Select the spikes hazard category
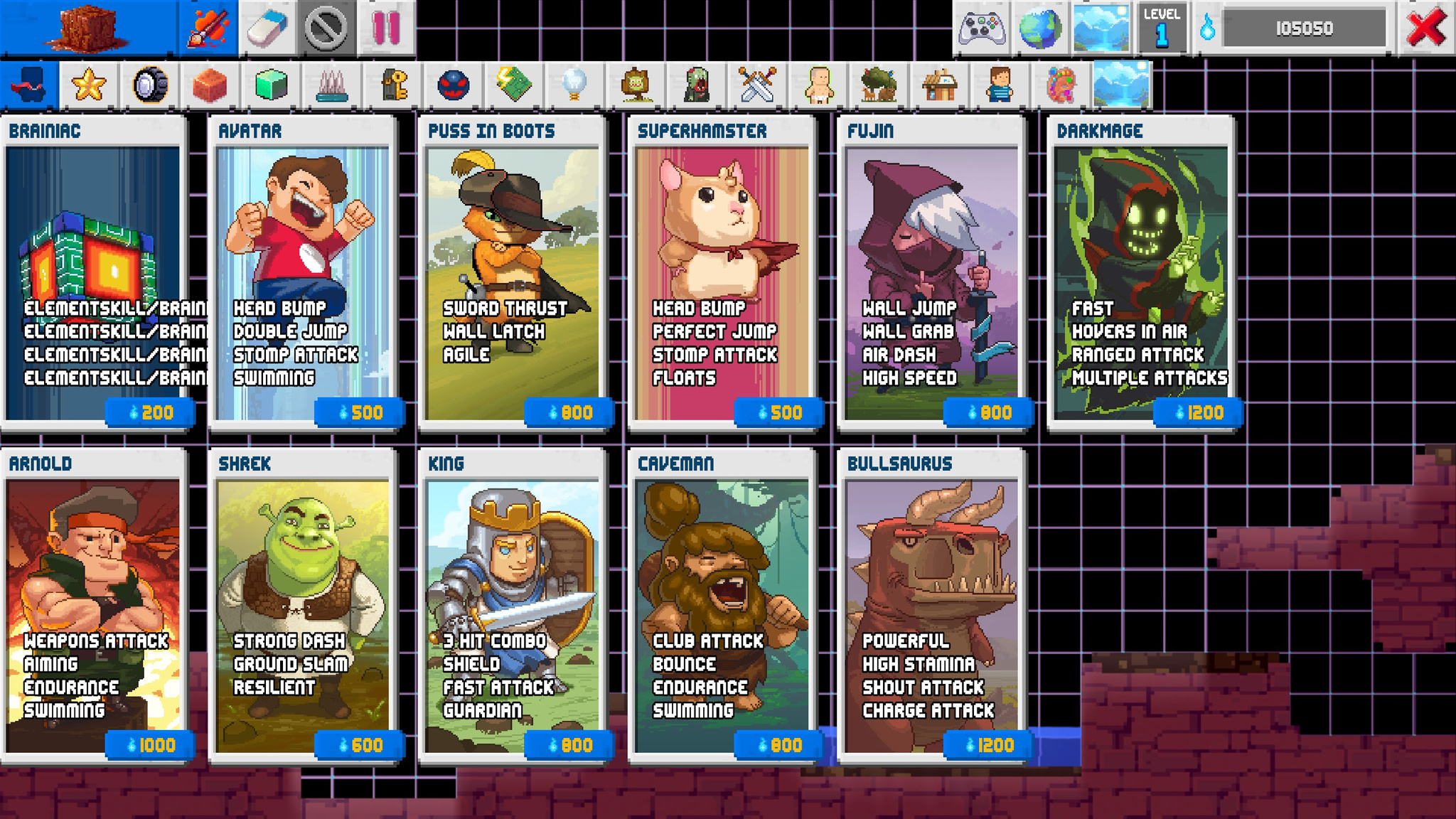The width and height of the screenshot is (1456, 819). (332, 85)
